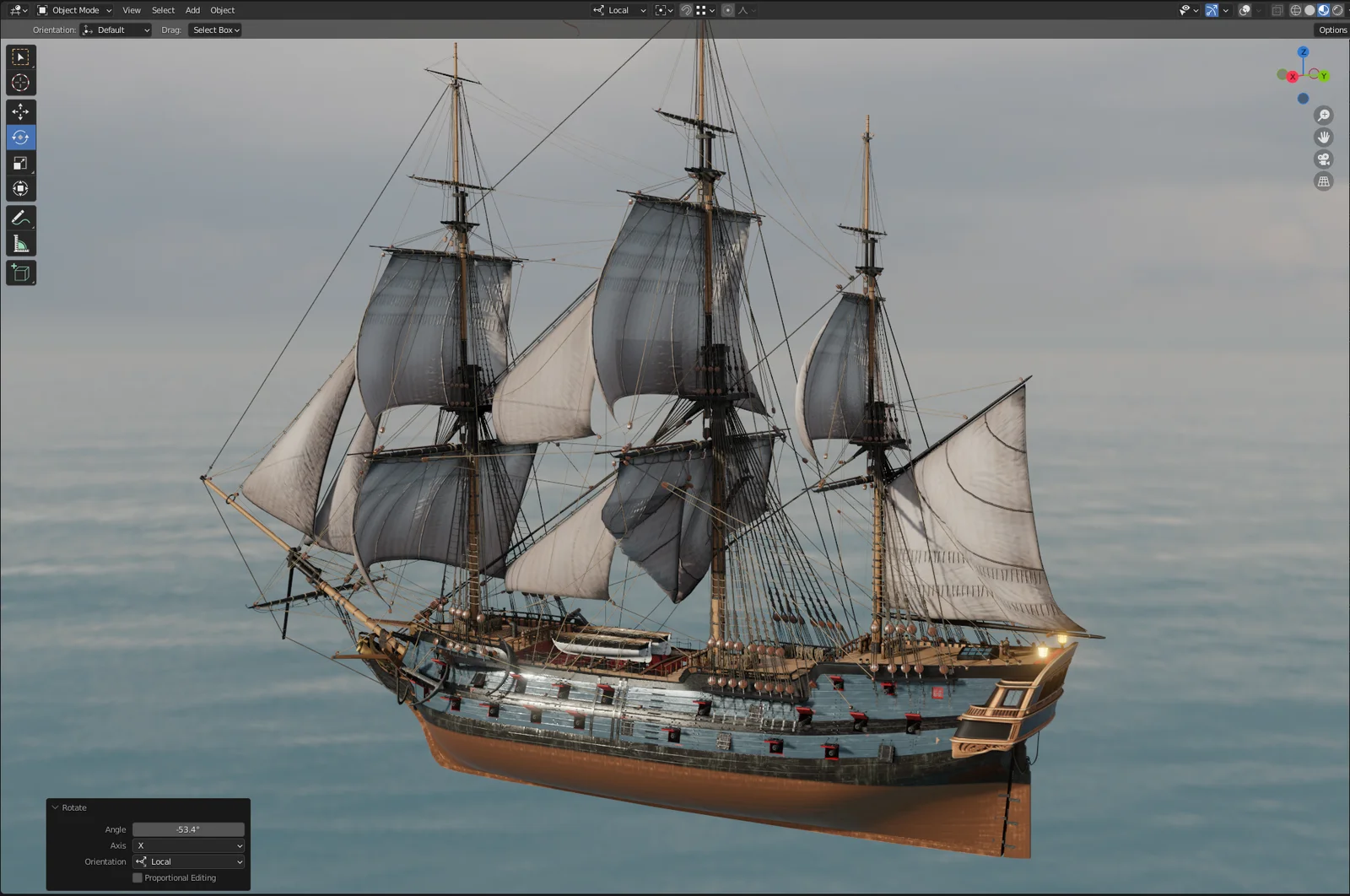Open the Axis dropdown in the Rotate panel
This screenshot has width=1350, height=896.
(187, 845)
